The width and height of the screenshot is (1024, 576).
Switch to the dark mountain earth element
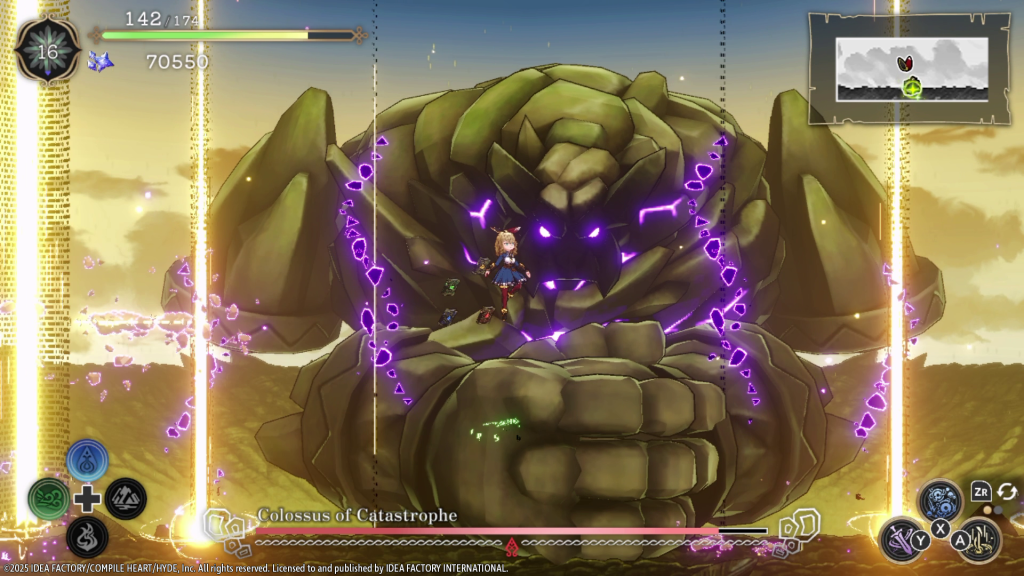tap(127, 498)
